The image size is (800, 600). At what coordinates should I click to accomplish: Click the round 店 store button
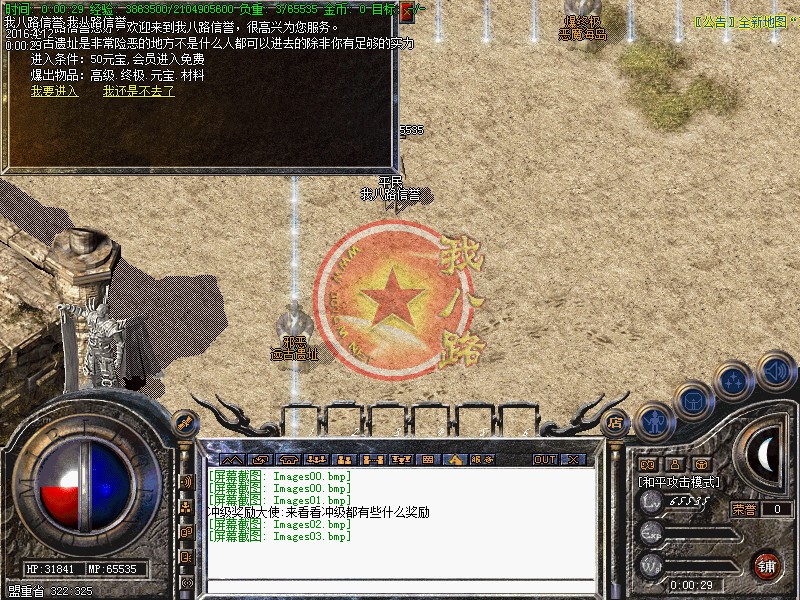[x=616, y=422]
